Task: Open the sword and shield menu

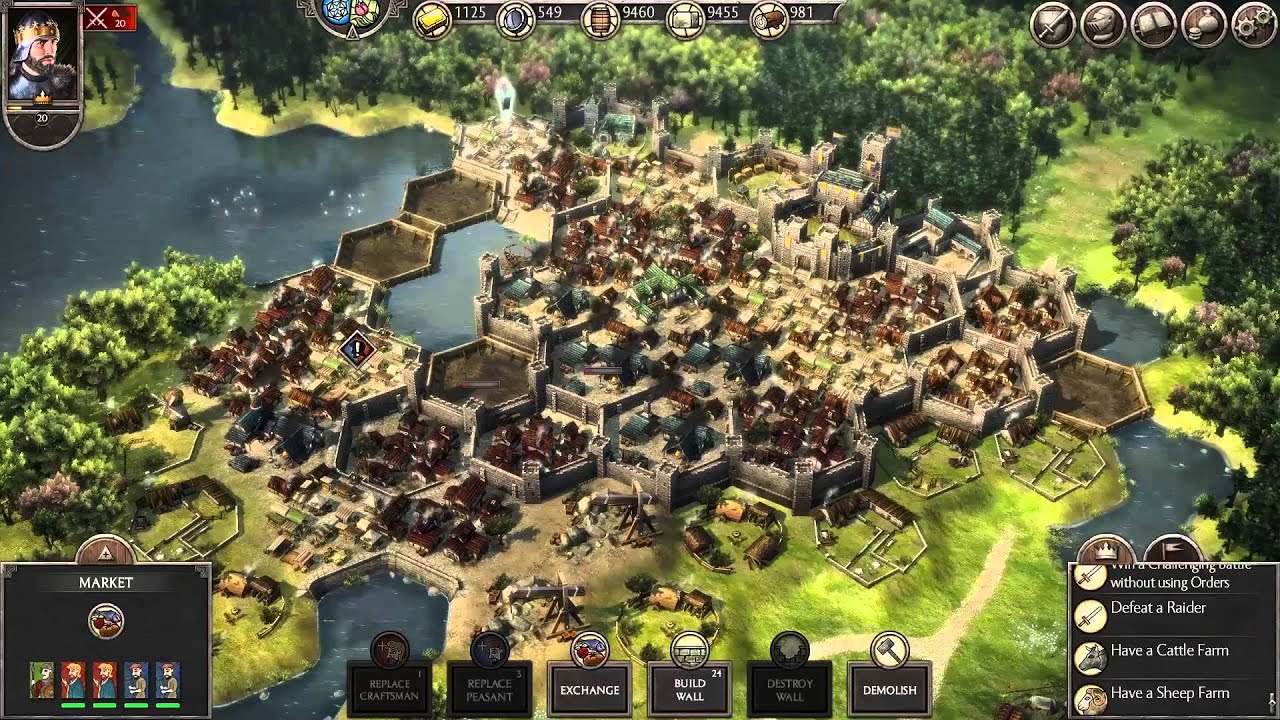Action: [1053, 26]
